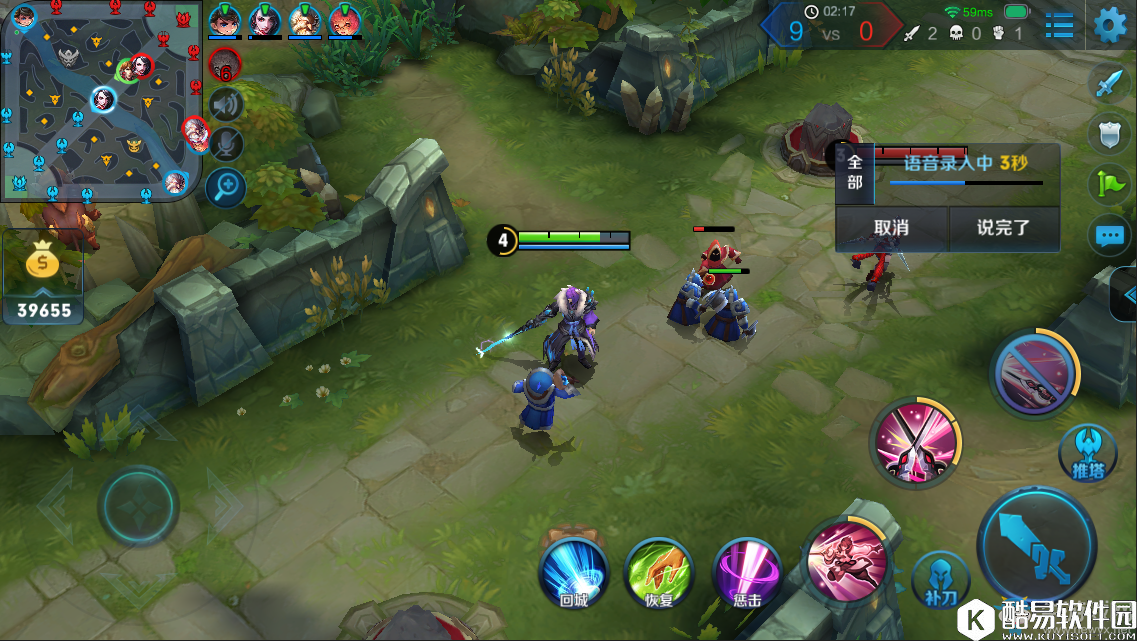
Task: Toggle the speaker sound icon
Action: tap(227, 104)
